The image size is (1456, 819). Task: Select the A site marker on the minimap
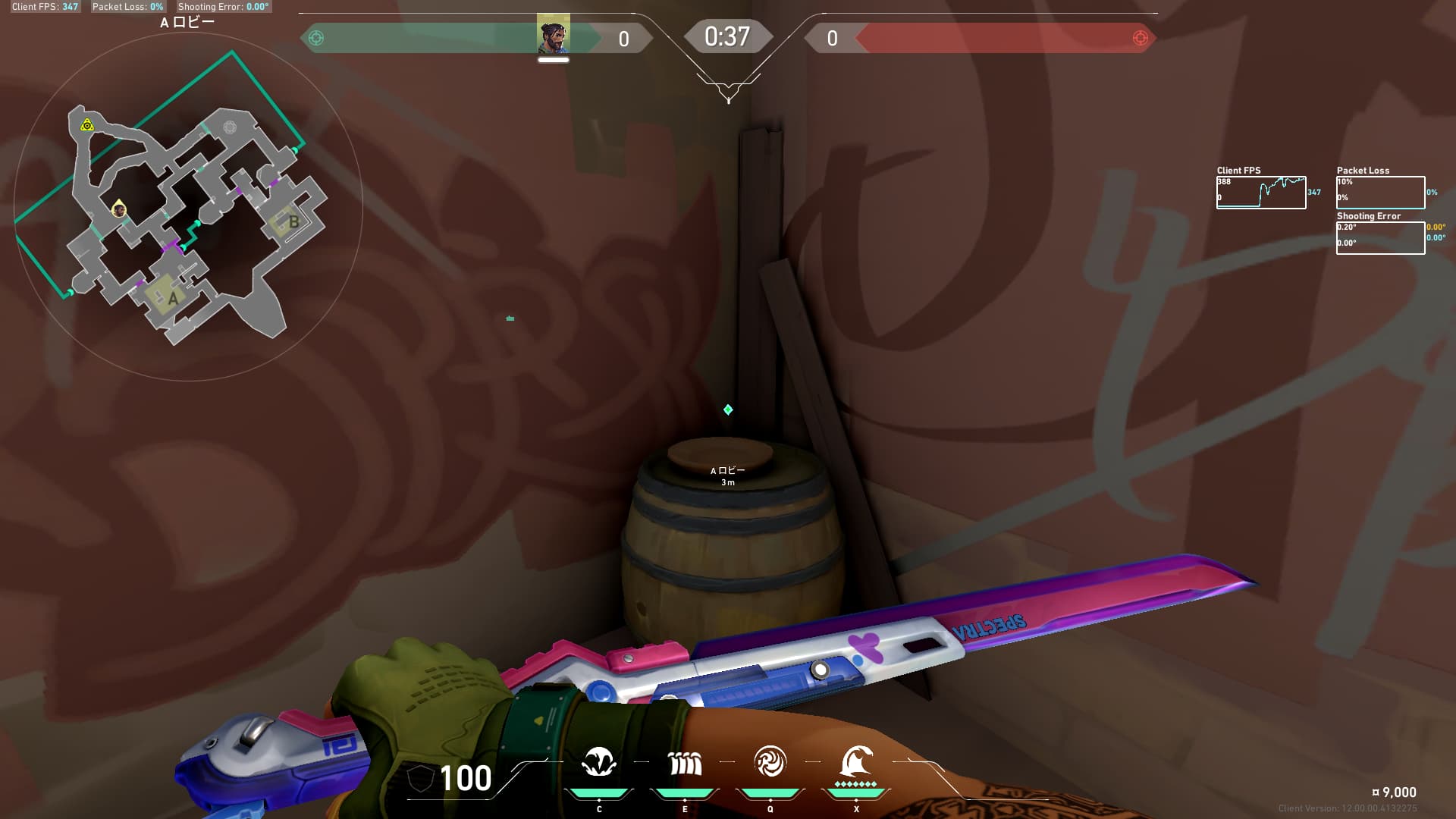click(x=173, y=297)
